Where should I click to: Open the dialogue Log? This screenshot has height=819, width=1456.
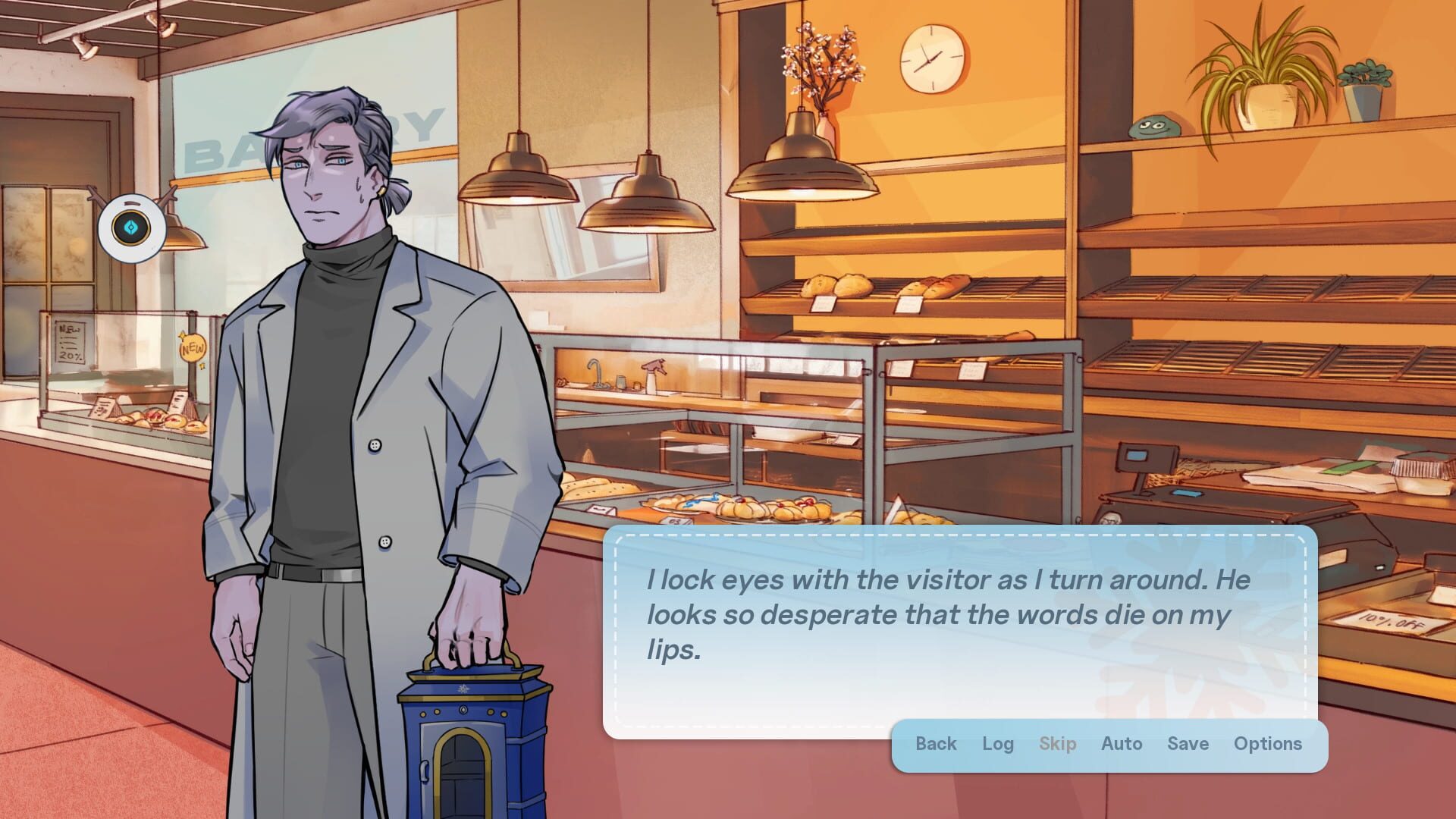(997, 744)
